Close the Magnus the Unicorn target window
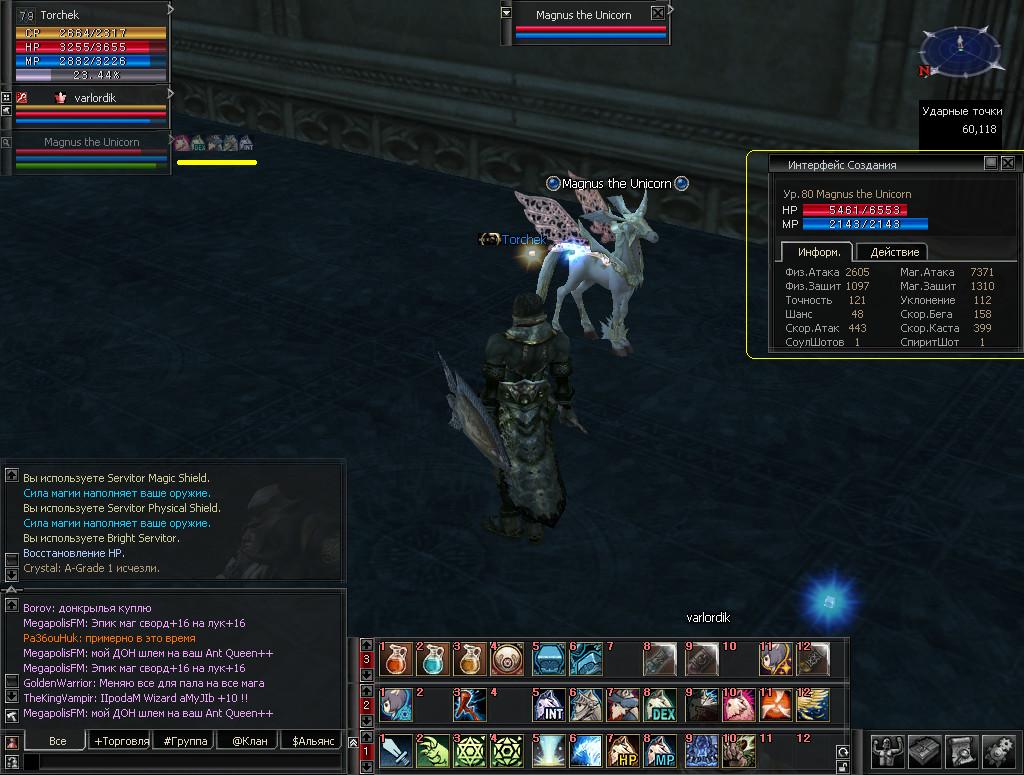Screen dimensions: 1024x775 coord(657,14)
